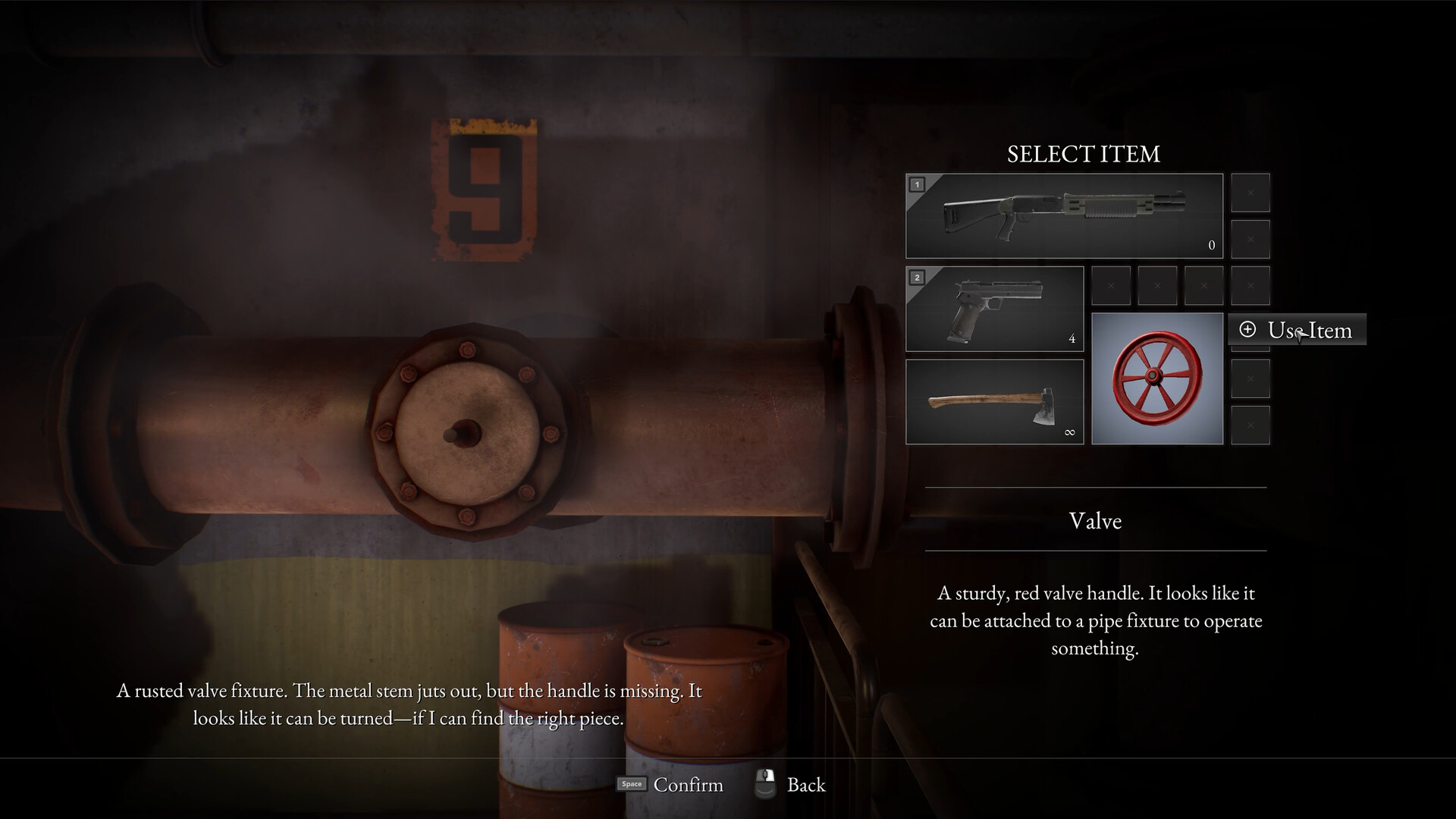
Task: Choose Back to exit the item menu
Action: tap(806, 784)
